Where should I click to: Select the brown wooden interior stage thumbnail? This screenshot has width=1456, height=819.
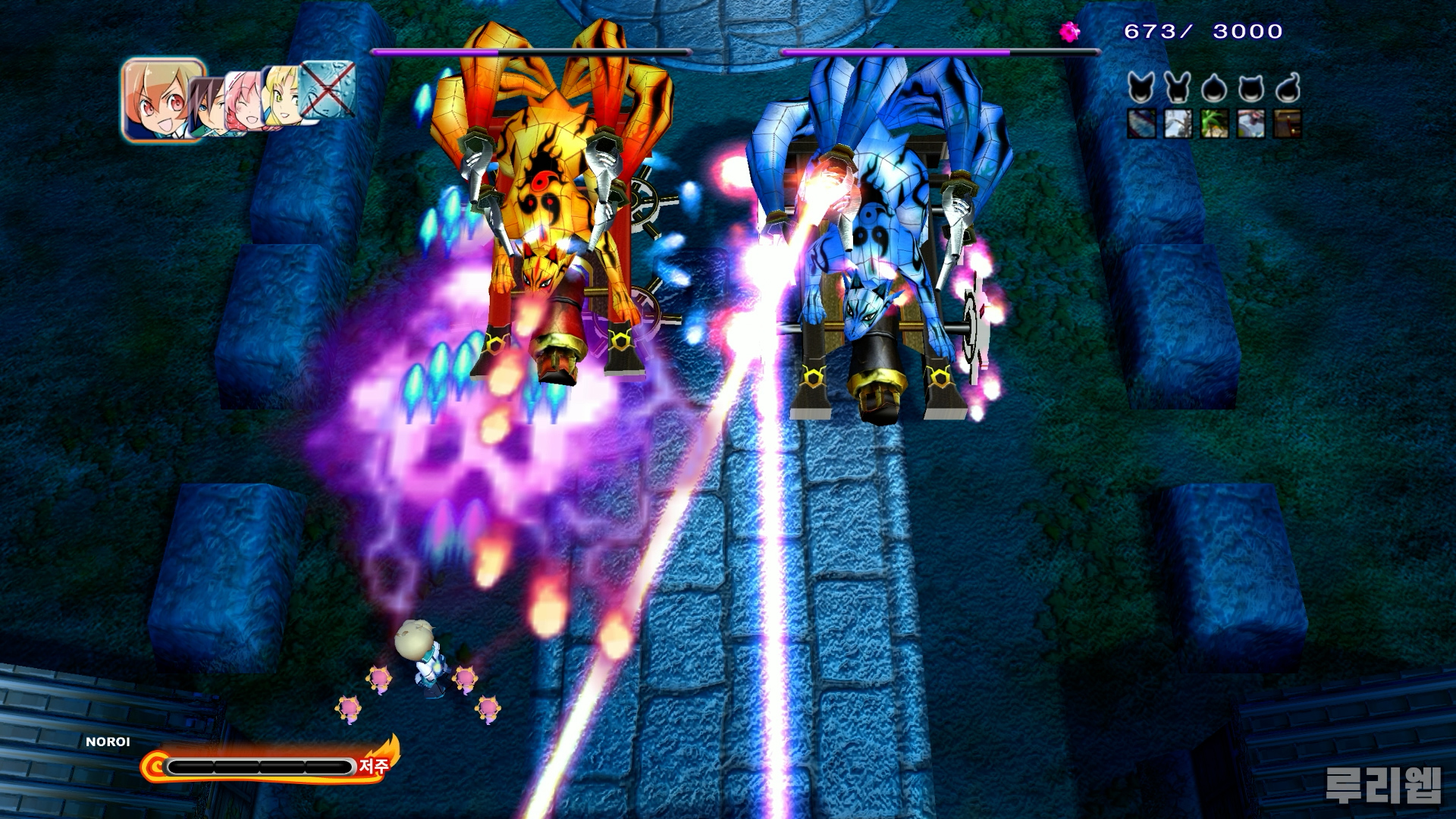point(1287,124)
